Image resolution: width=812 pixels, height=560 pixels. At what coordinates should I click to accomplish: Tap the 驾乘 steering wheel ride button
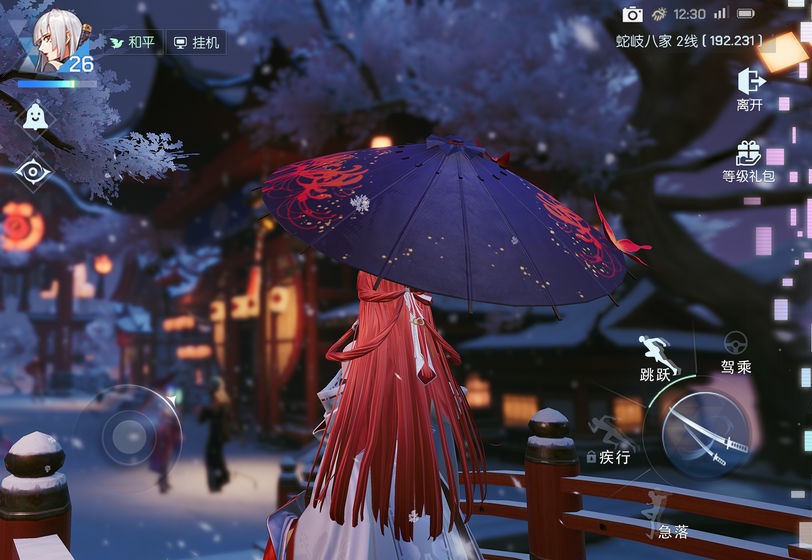pos(736,352)
